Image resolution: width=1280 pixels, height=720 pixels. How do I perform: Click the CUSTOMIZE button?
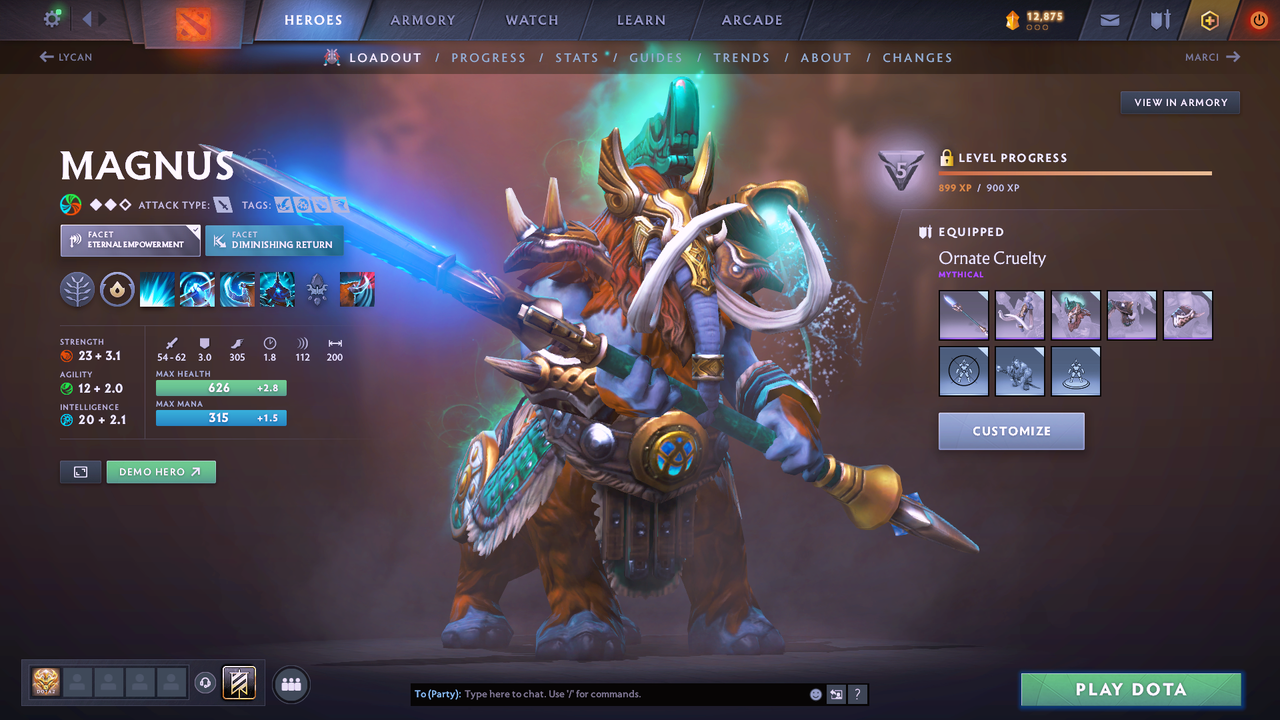coord(1011,431)
